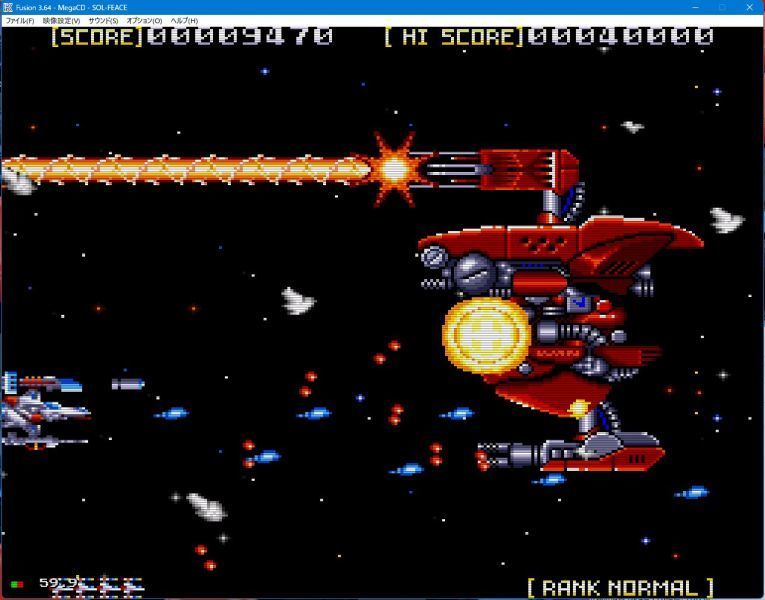Screen dimensions: 765x600
Task: Open the ファイル(F) menu in the menu bar
Action: [20, 21]
